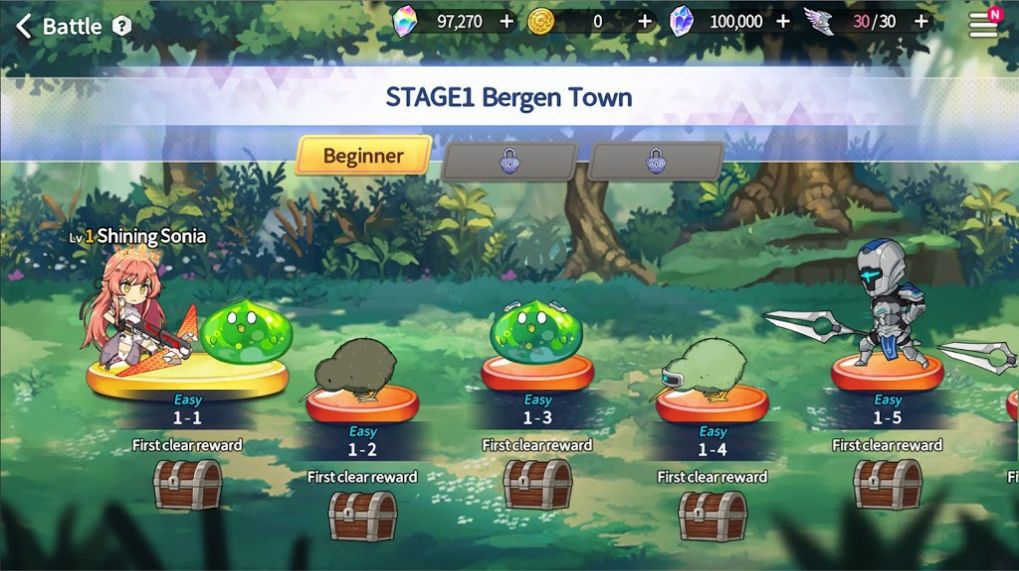This screenshot has height=571, width=1019.
Task: Add gold coins with the plus button
Action: [x=644, y=21]
